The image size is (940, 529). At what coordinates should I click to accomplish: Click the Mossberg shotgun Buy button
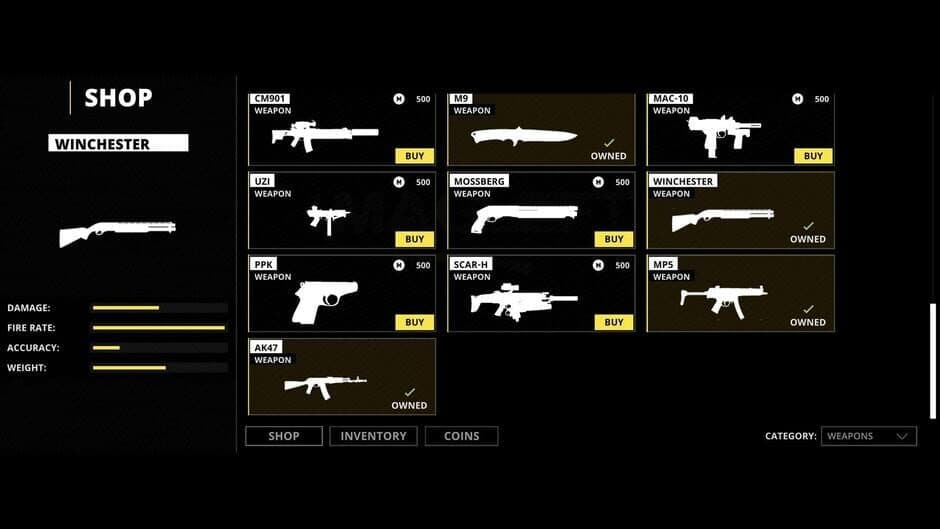[x=613, y=239]
